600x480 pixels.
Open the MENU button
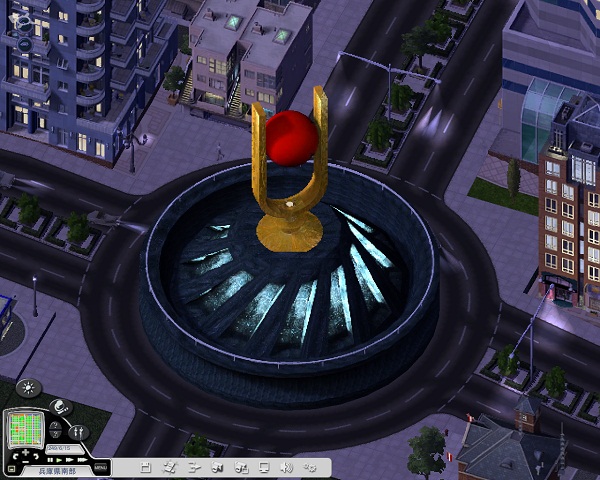pyautogui.click(x=100, y=468)
